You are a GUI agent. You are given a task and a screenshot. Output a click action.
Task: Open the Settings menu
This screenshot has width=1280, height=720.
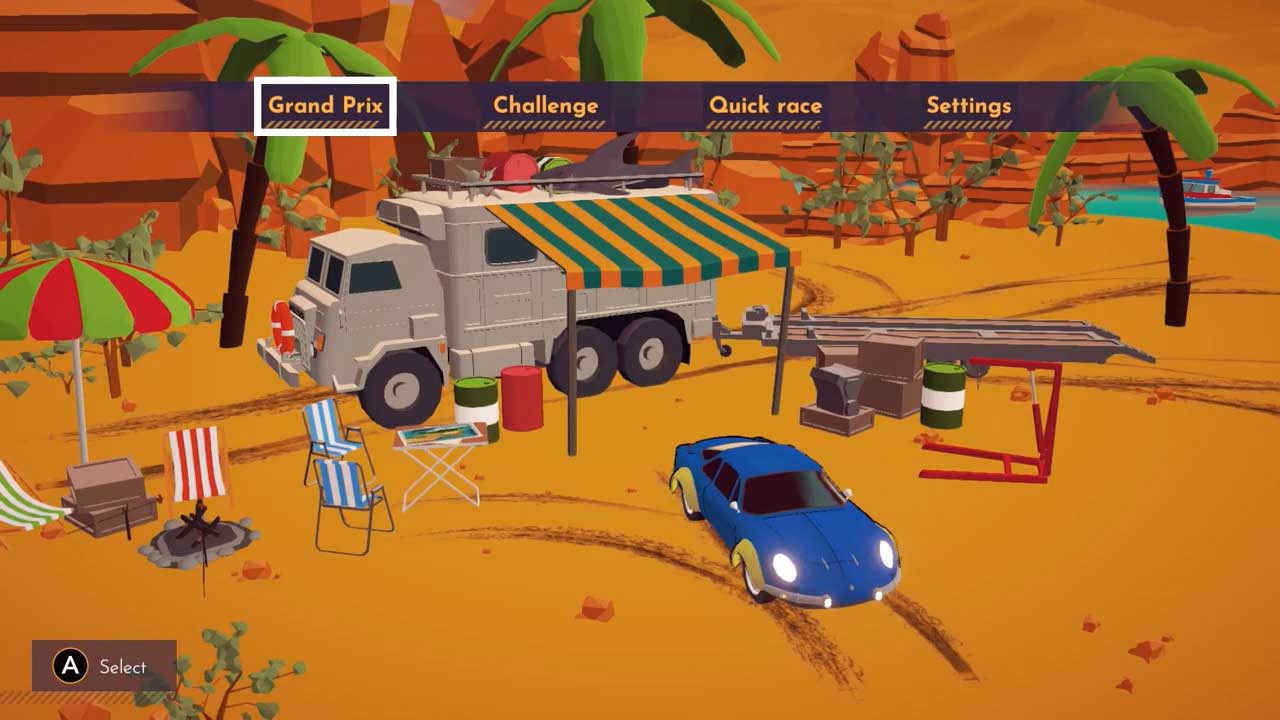coord(968,106)
